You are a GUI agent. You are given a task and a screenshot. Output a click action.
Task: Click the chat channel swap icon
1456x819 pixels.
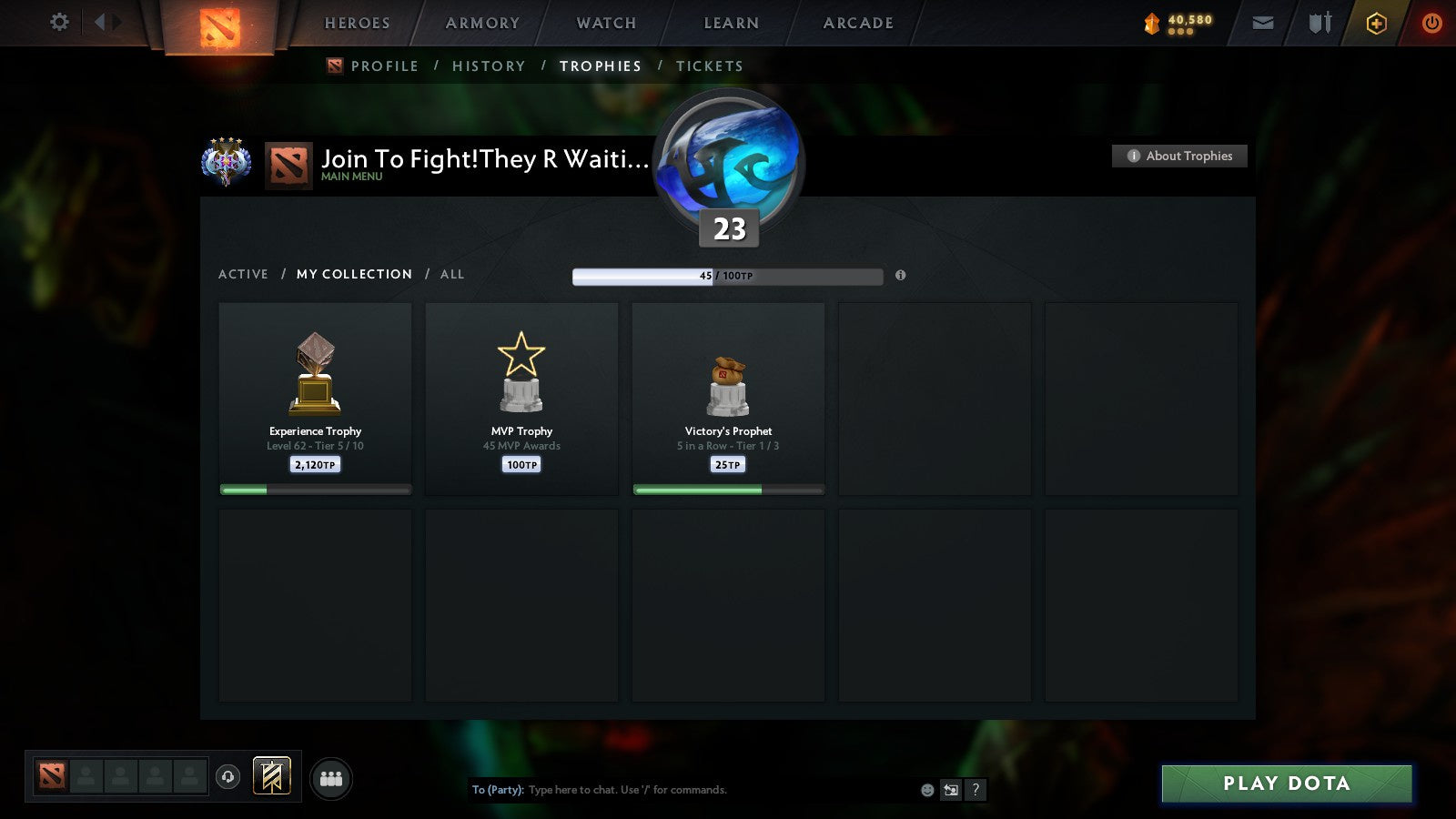(x=949, y=790)
